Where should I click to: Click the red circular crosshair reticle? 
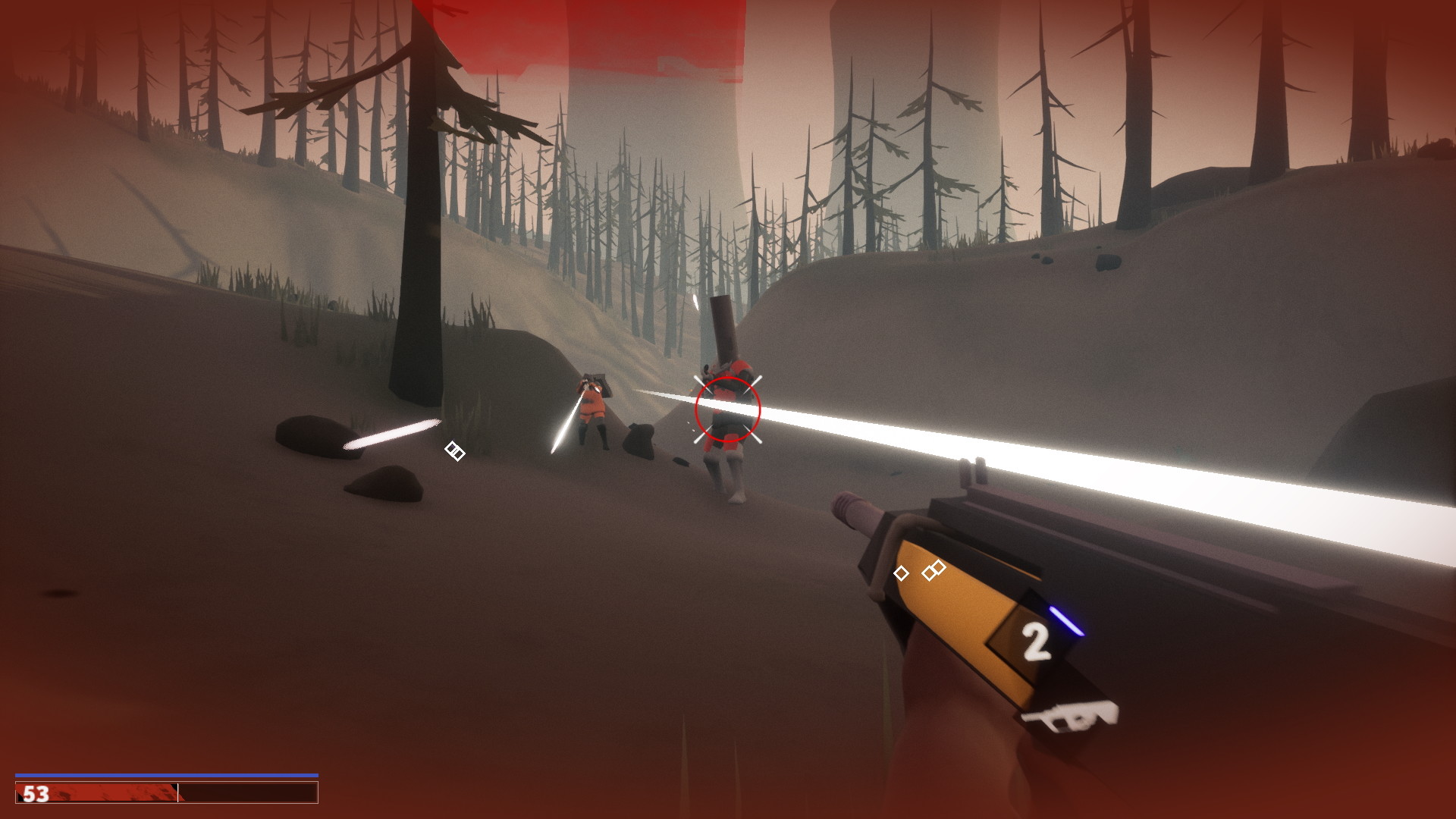pos(726,410)
